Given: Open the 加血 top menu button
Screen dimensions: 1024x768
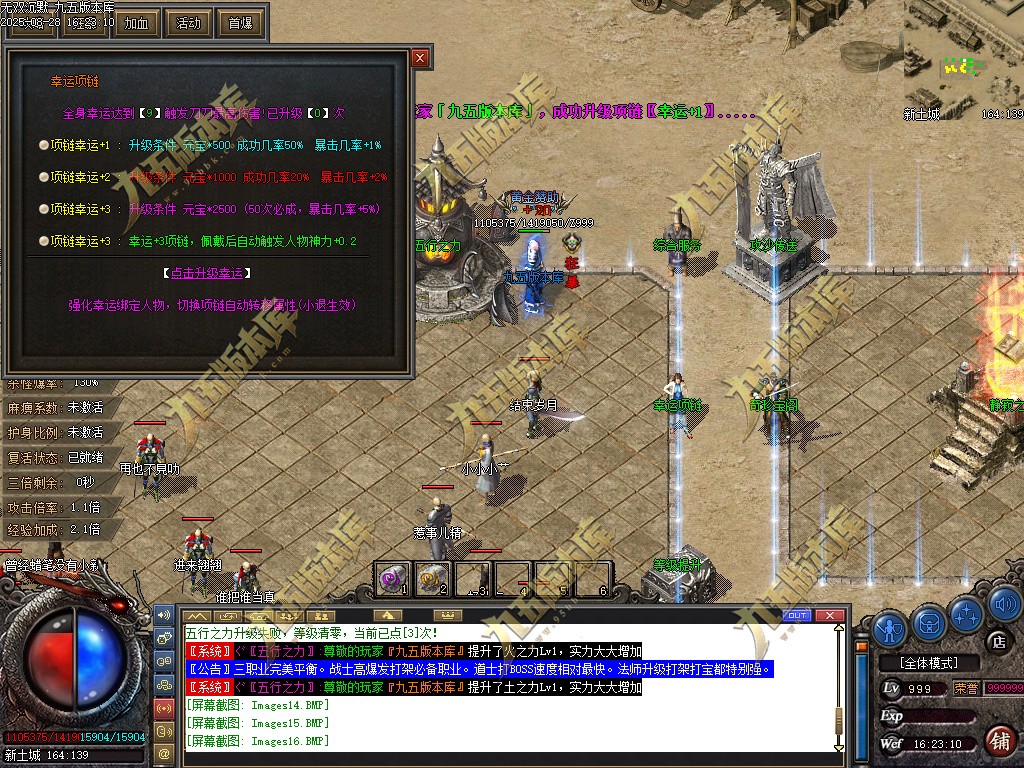Looking at the screenshot, I should [136, 23].
